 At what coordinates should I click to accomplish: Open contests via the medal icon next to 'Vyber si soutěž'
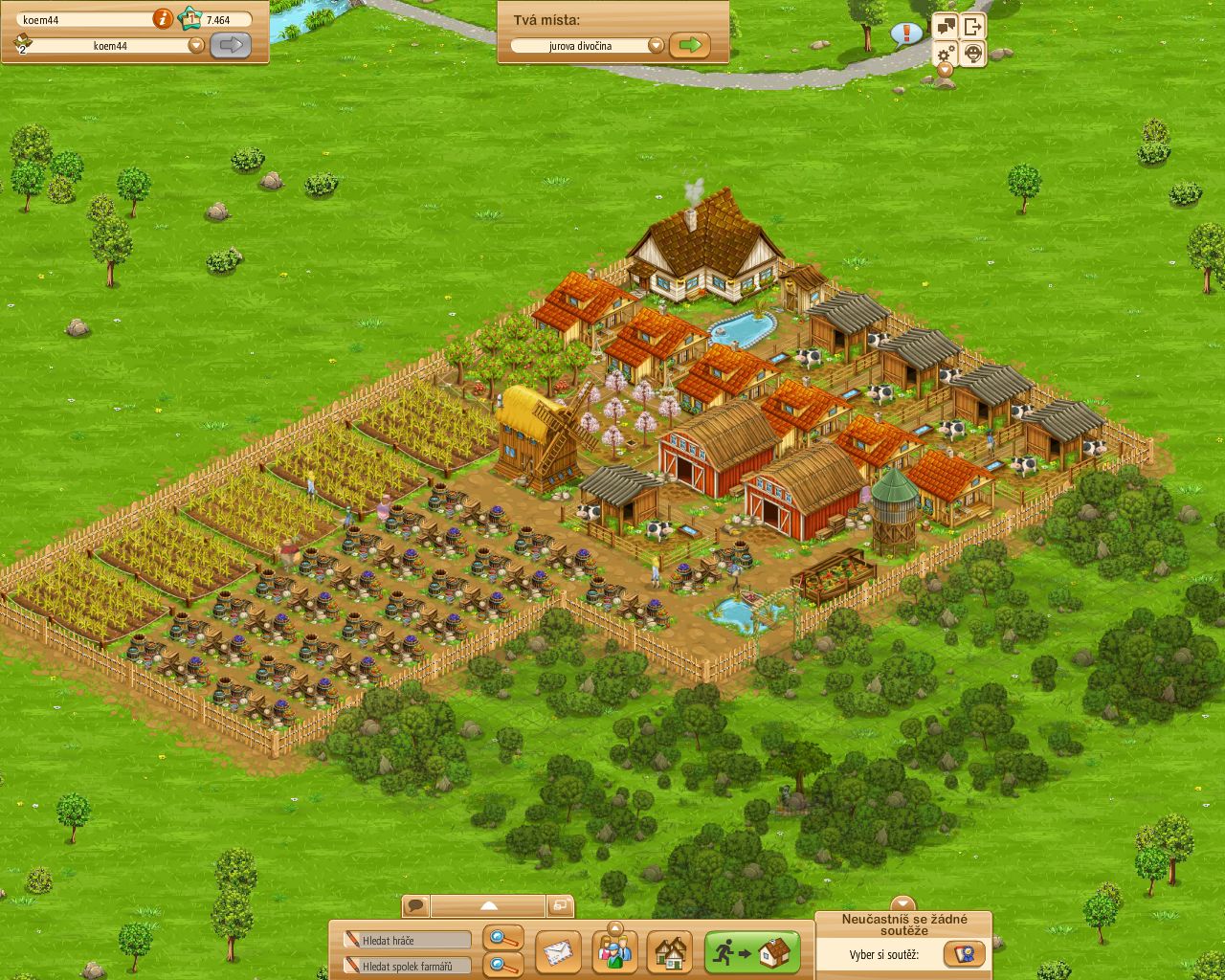pyautogui.click(x=966, y=954)
